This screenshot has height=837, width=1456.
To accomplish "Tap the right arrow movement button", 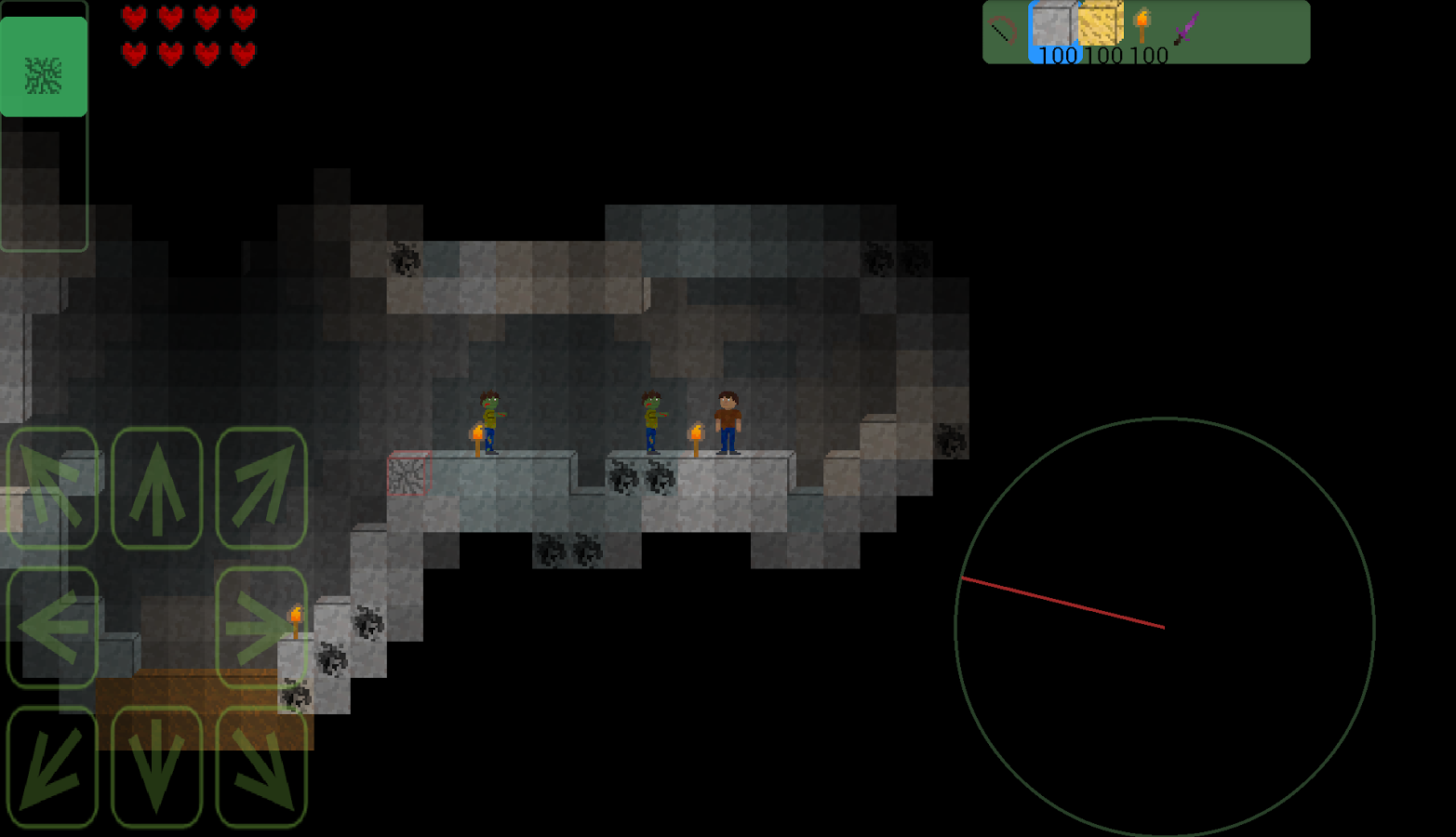I will pyautogui.click(x=261, y=628).
